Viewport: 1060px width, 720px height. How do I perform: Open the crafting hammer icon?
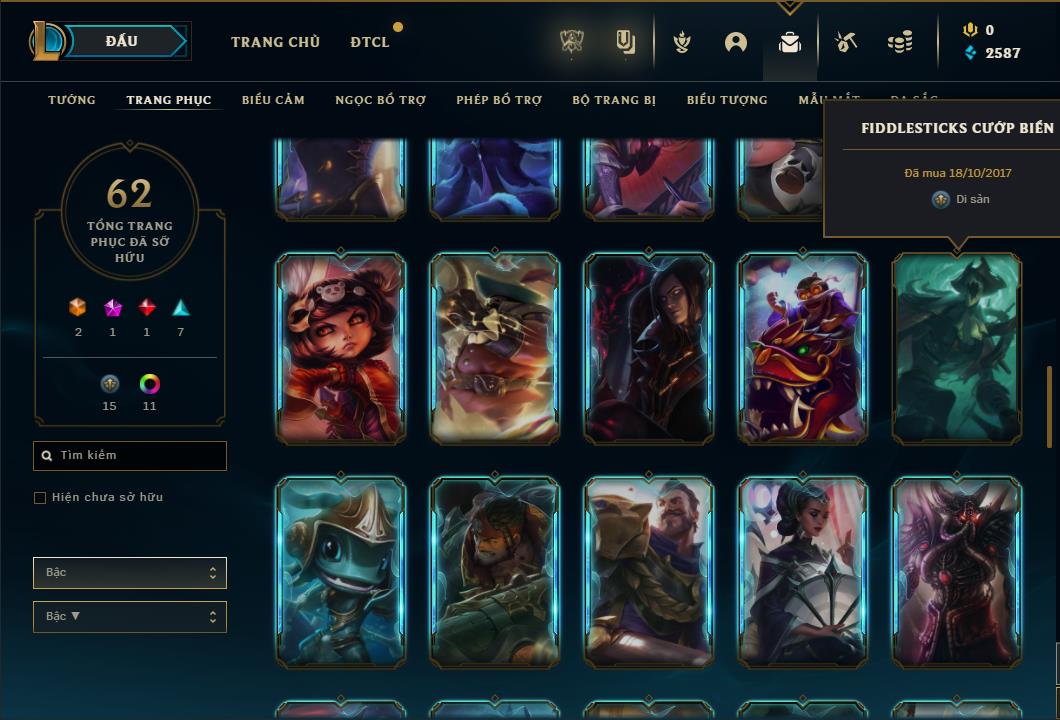846,42
